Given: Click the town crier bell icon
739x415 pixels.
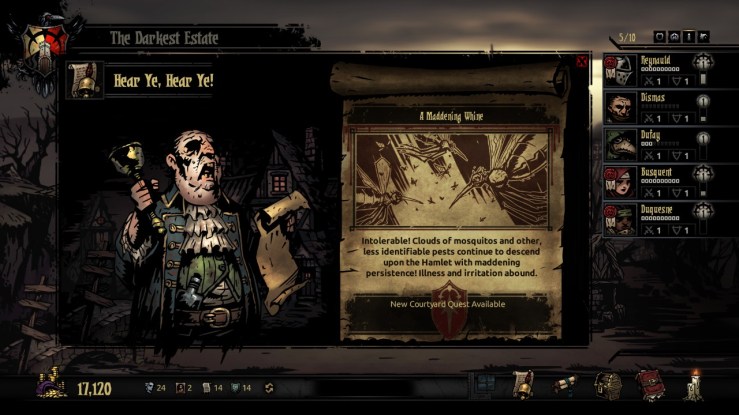Looking at the screenshot, I should point(85,80).
